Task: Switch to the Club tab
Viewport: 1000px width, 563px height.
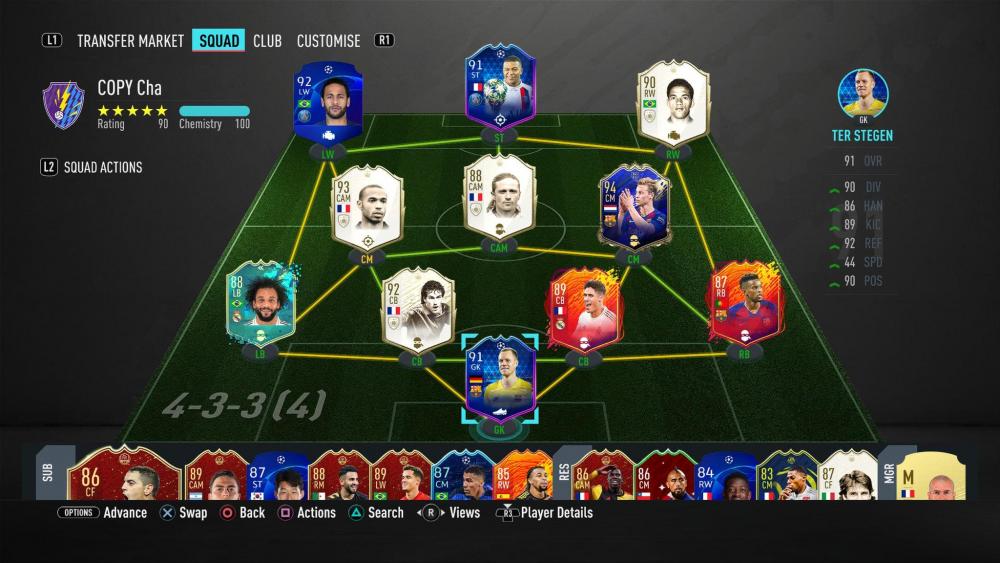Action: pos(267,41)
